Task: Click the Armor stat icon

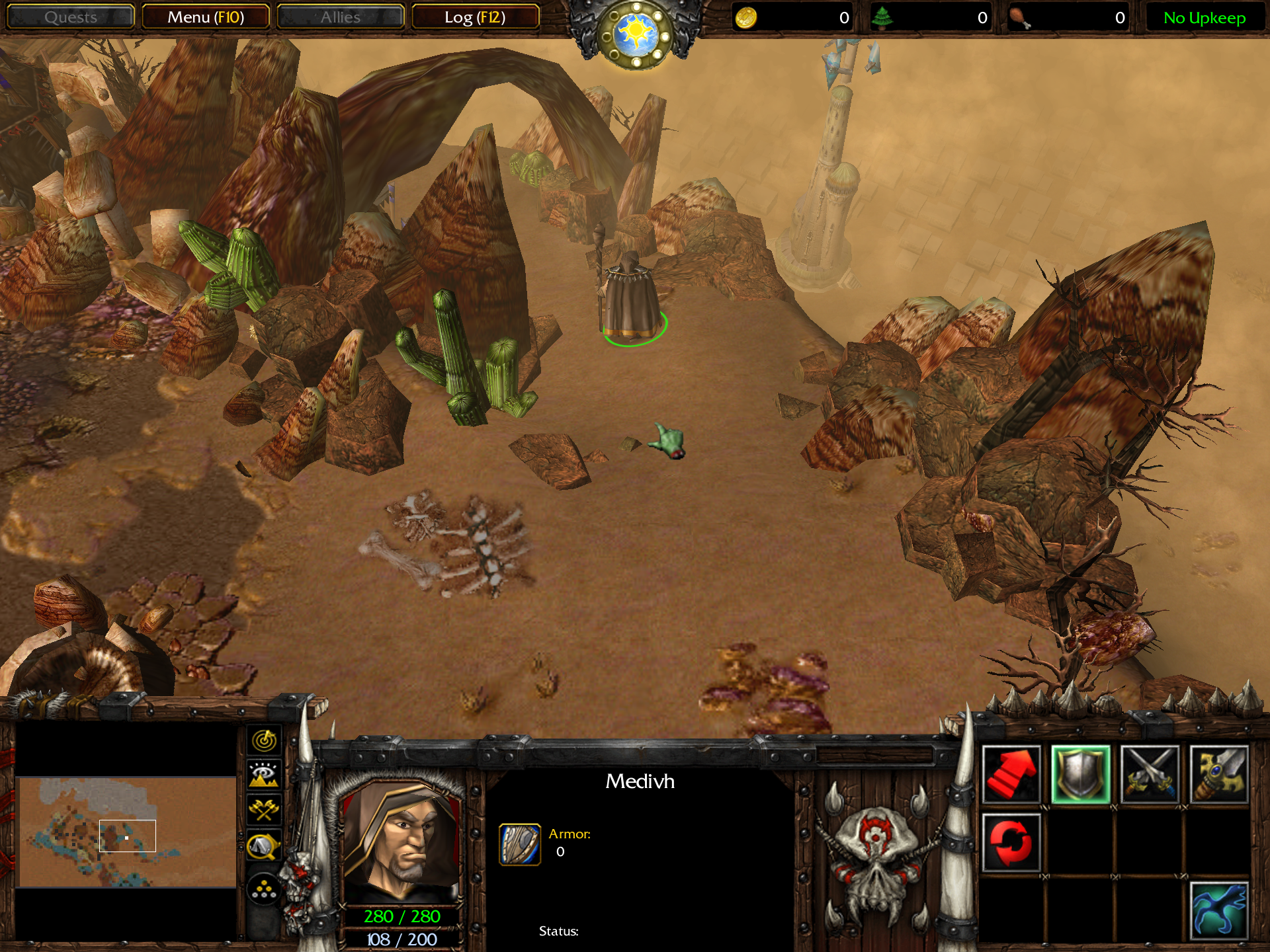Action: pyautogui.click(x=520, y=844)
